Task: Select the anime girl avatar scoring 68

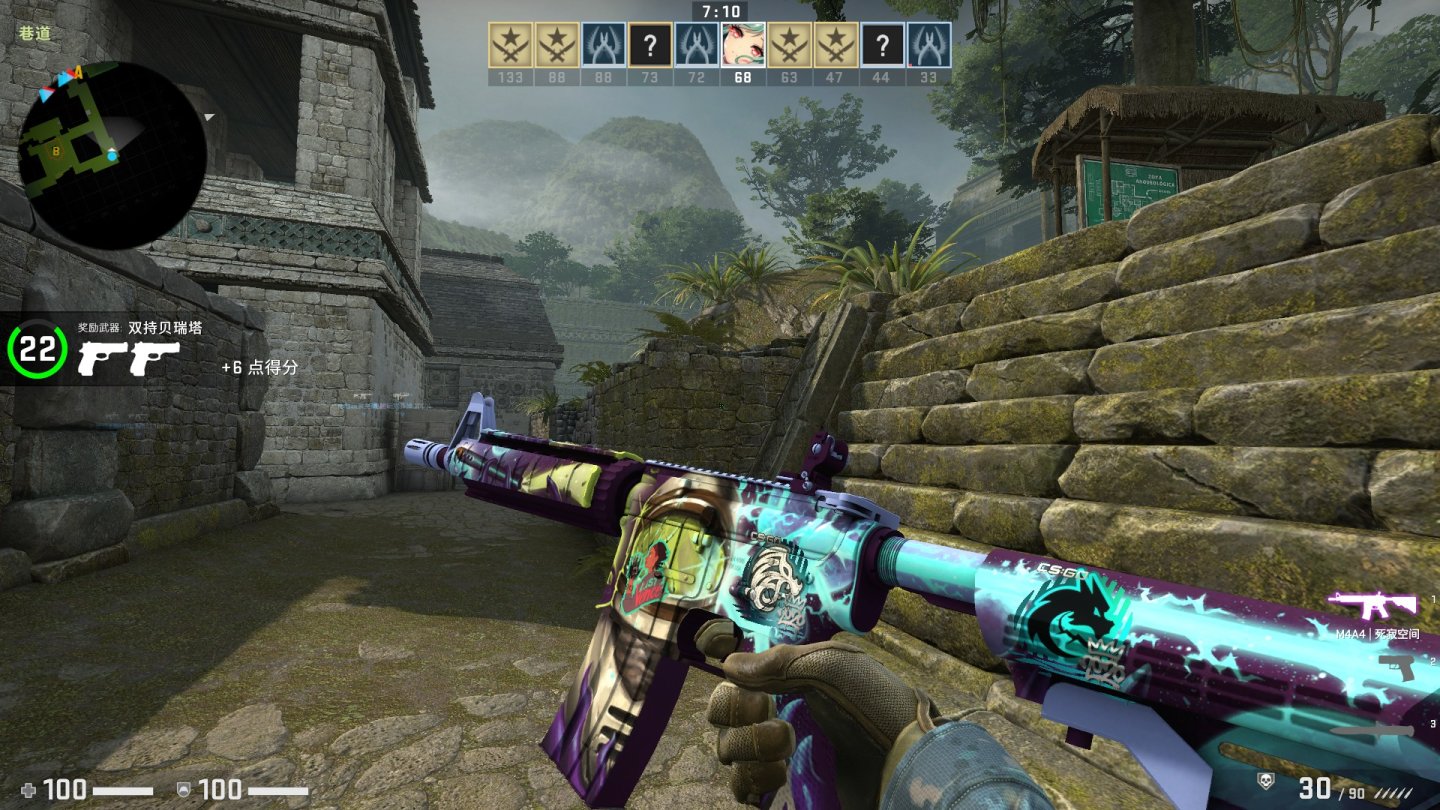Action: point(743,45)
